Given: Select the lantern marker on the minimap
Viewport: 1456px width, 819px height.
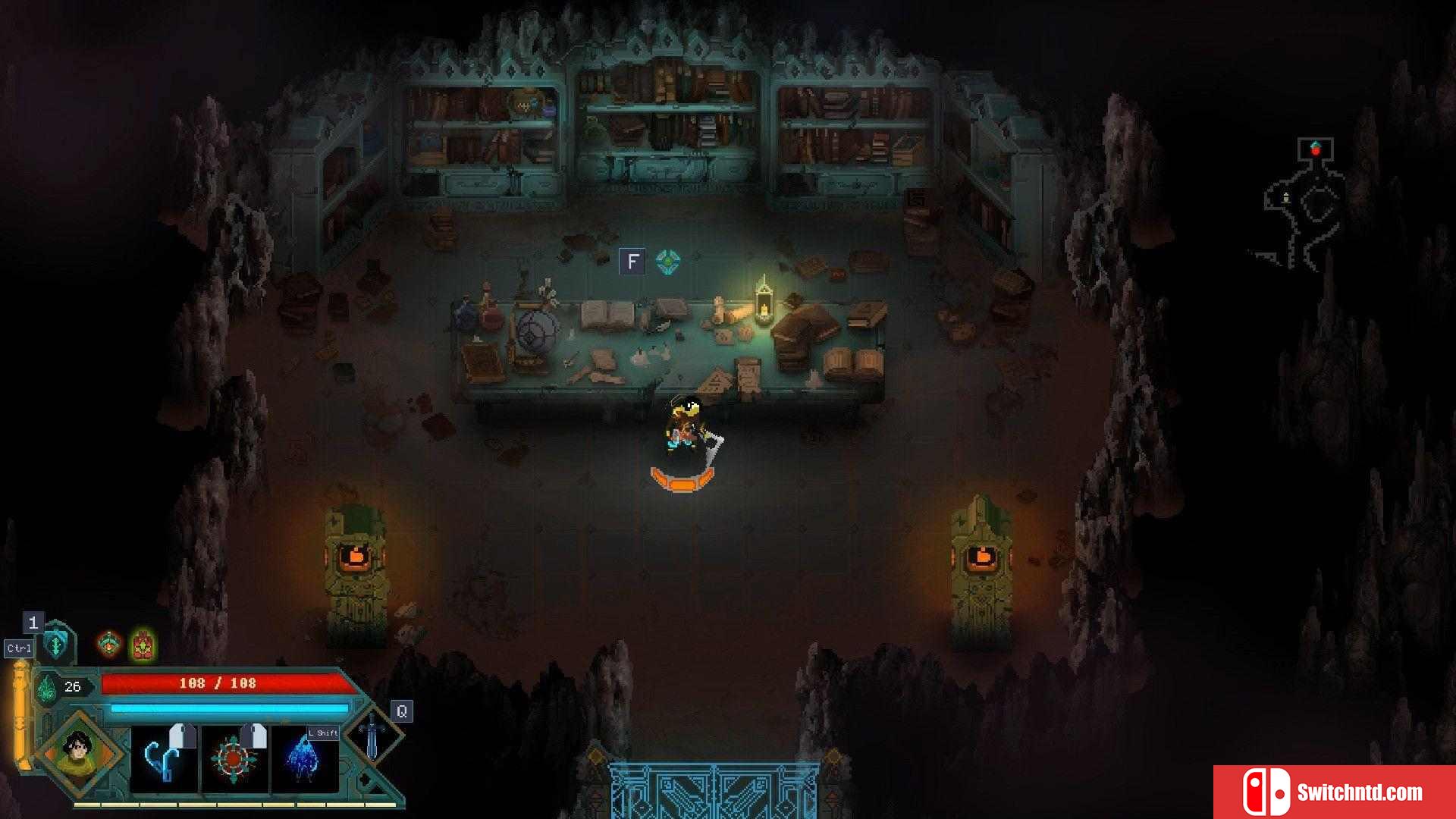Looking at the screenshot, I should pyautogui.click(x=1286, y=198).
